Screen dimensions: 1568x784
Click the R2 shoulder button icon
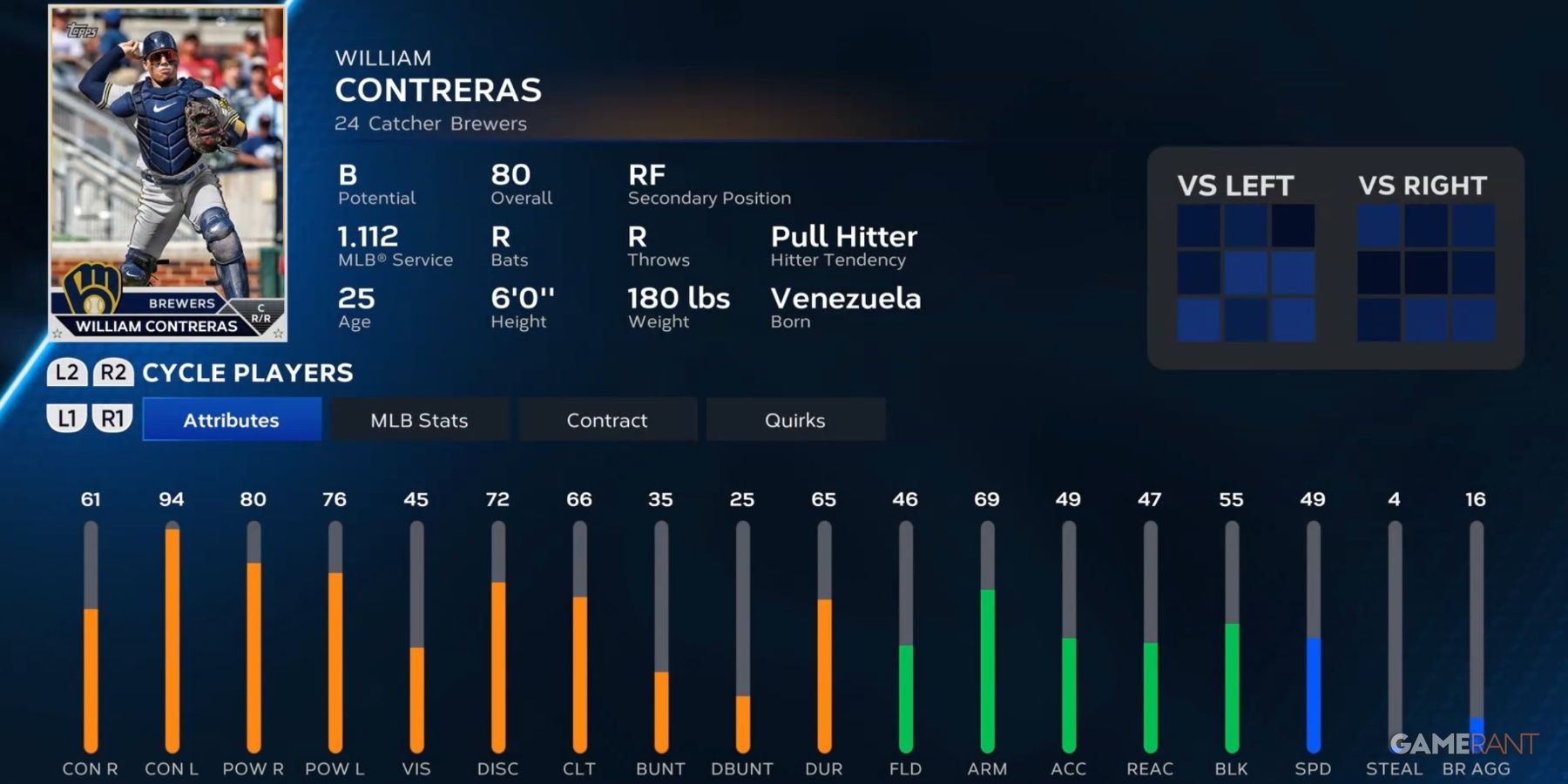click(115, 373)
